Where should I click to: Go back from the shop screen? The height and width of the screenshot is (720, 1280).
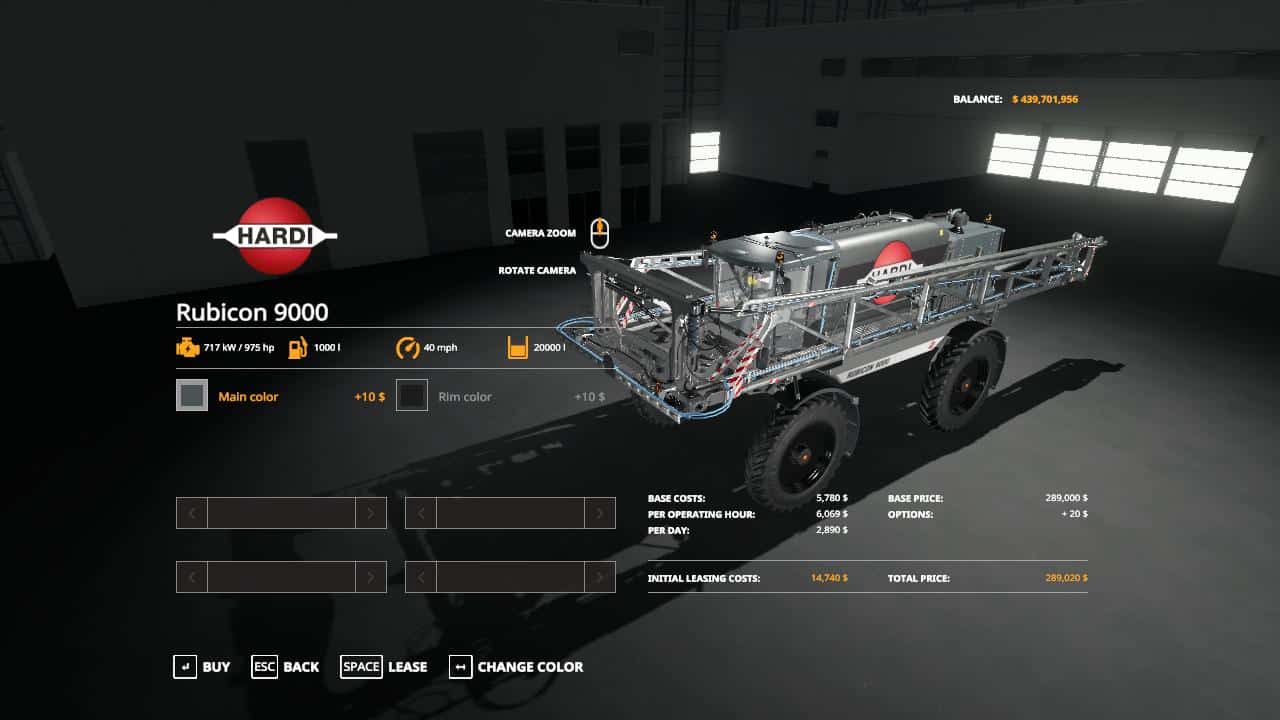click(285, 667)
